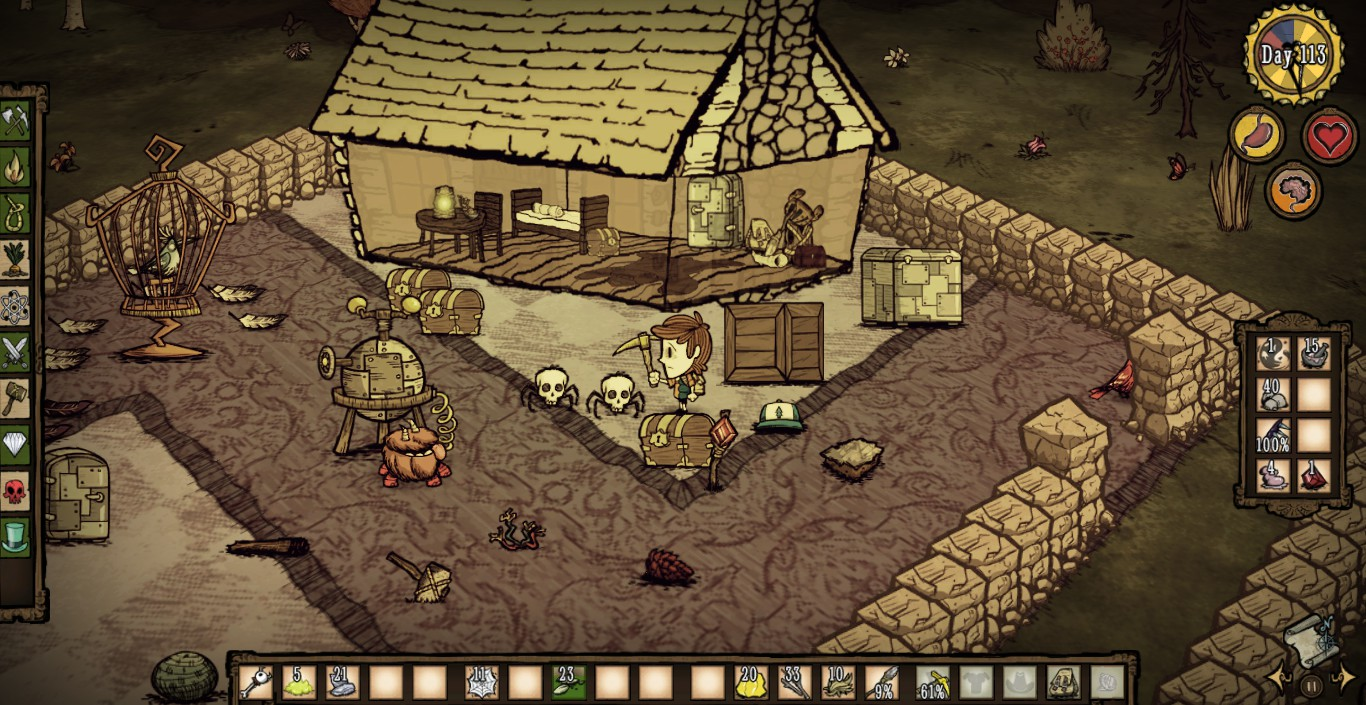Pick the 40 rocks in backpack
Screen dimensions: 1366x705
(1273, 394)
